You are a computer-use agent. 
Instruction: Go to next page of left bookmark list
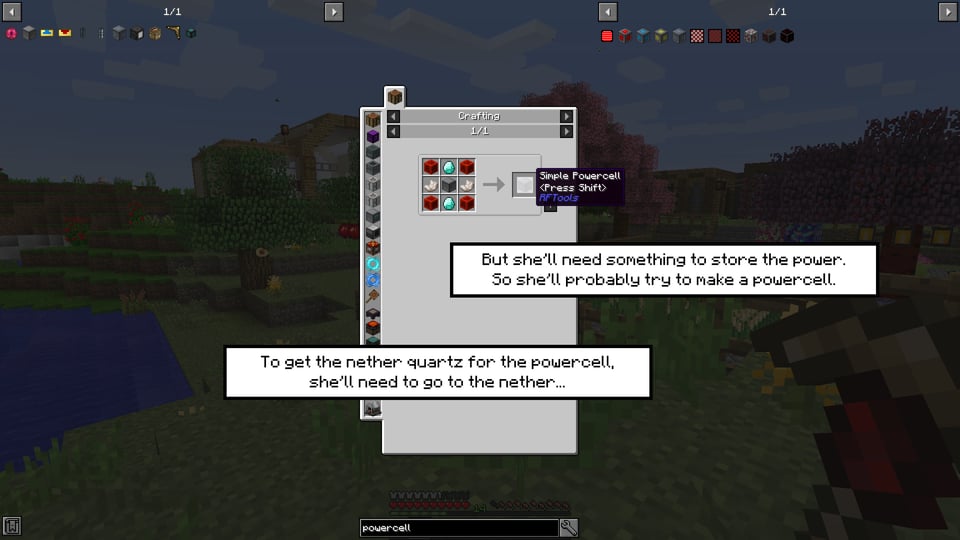pos(333,11)
